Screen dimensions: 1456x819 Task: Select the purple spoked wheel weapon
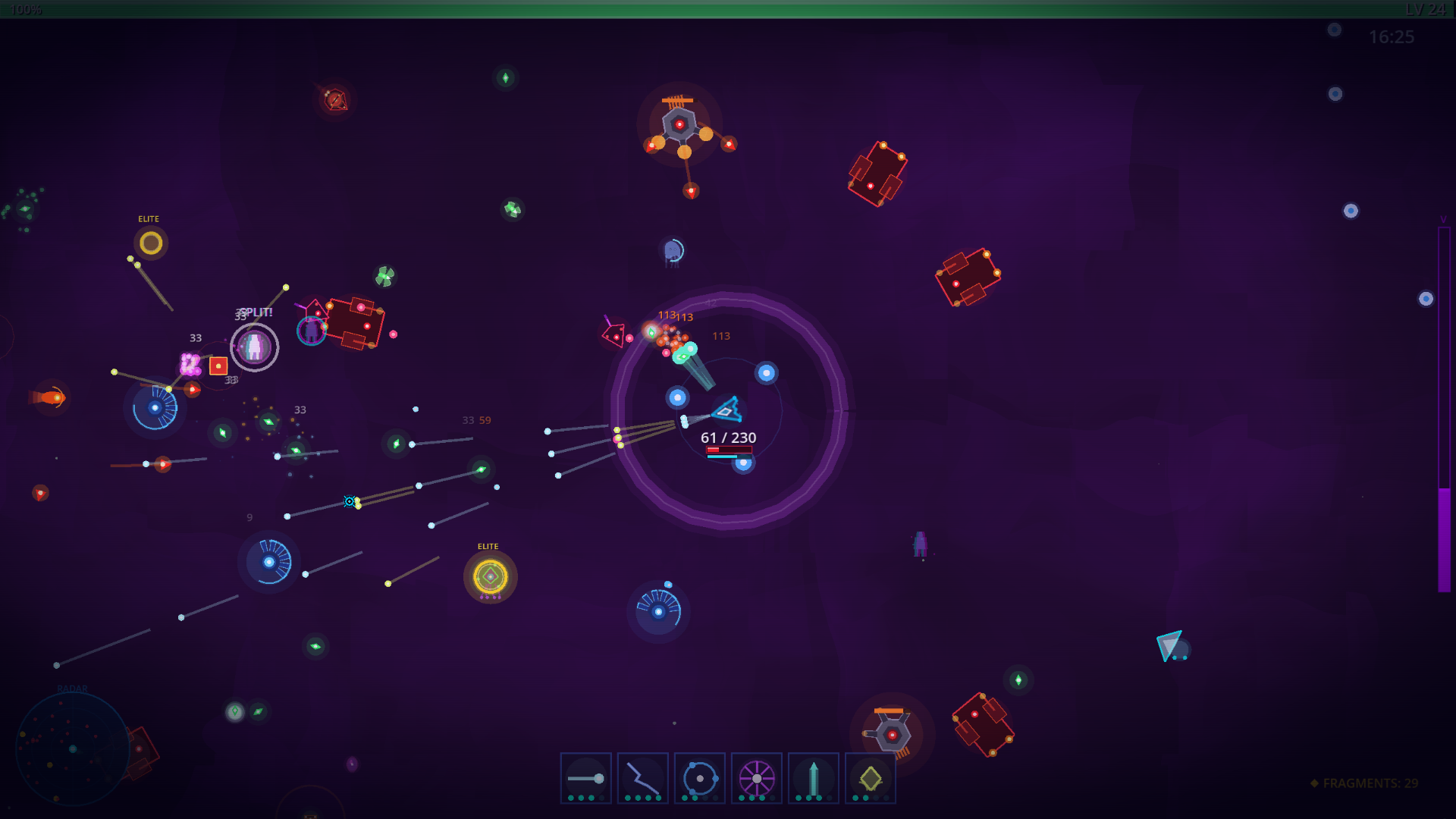[x=756, y=778]
